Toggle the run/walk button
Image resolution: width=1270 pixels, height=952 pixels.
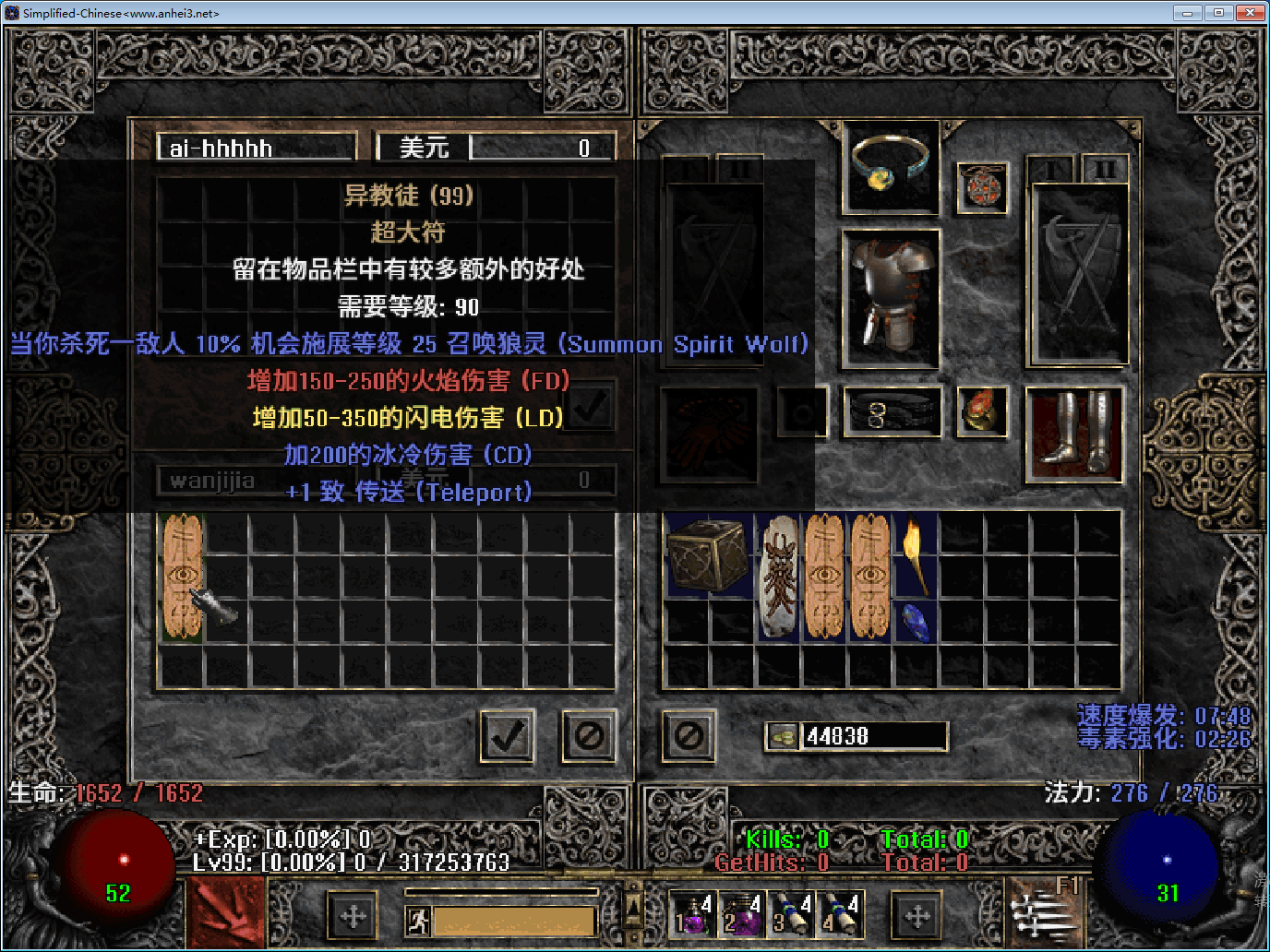pyautogui.click(x=418, y=920)
